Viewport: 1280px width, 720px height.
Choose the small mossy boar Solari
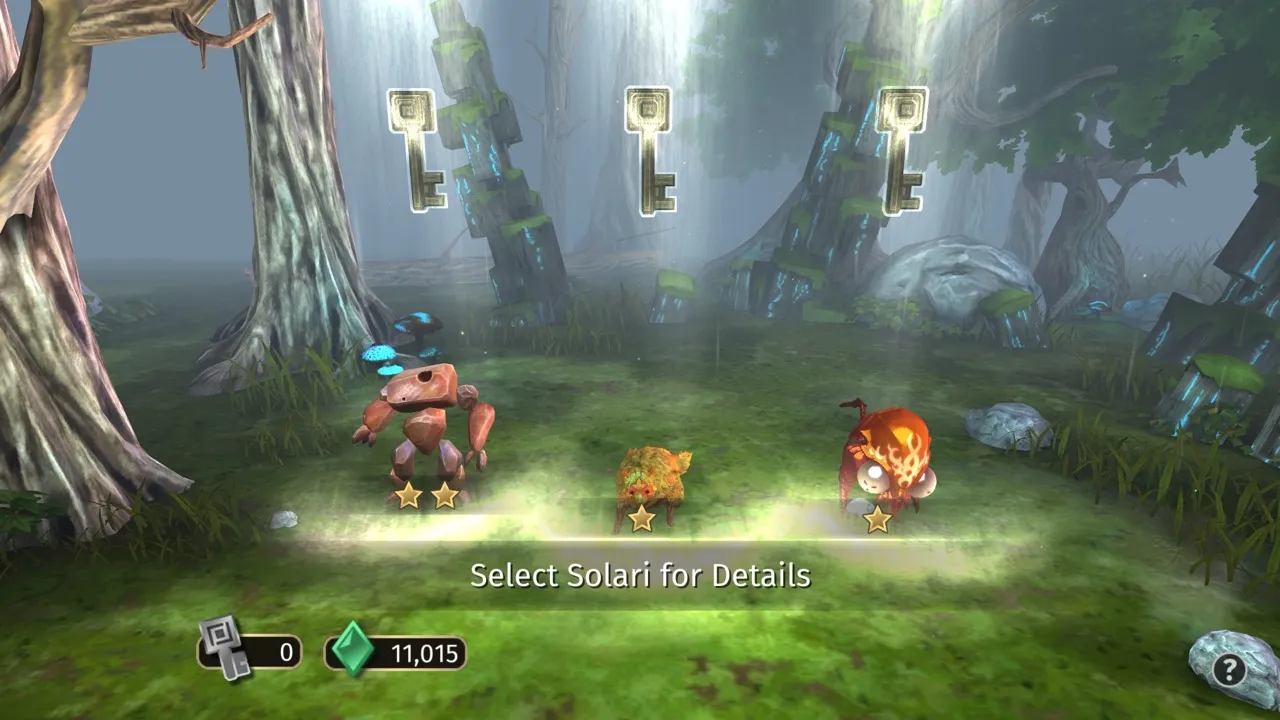(652, 478)
